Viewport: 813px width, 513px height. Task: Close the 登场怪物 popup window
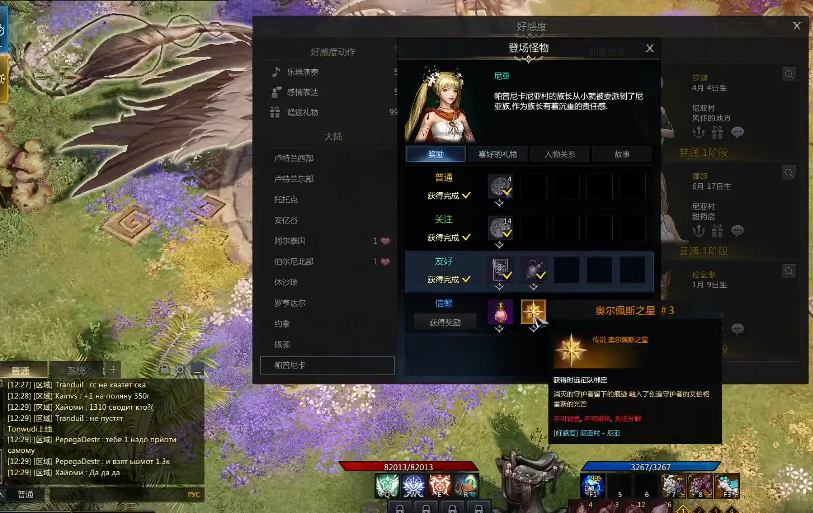[649, 48]
